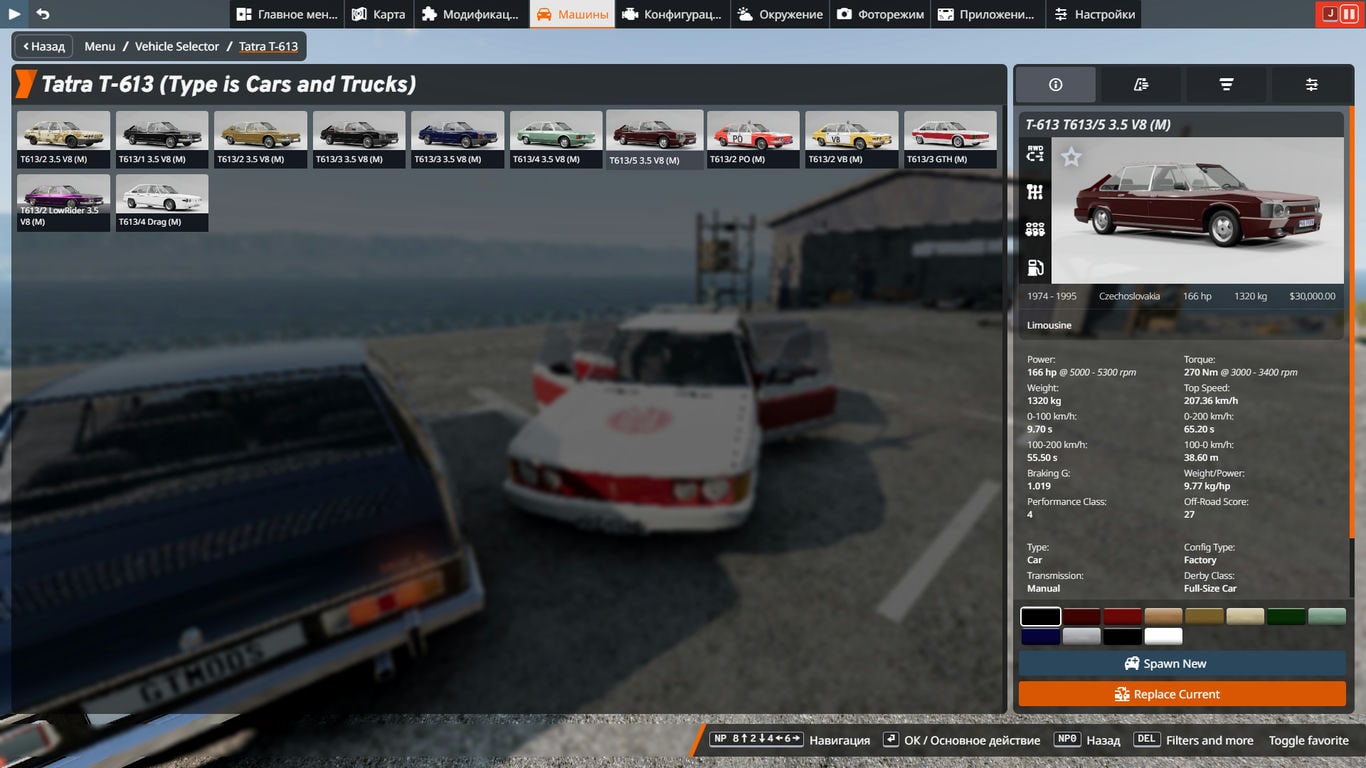The height and width of the screenshot is (768, 1366).
Task: Enter Фоторежим from the top bar
Action: coord(880,14)
